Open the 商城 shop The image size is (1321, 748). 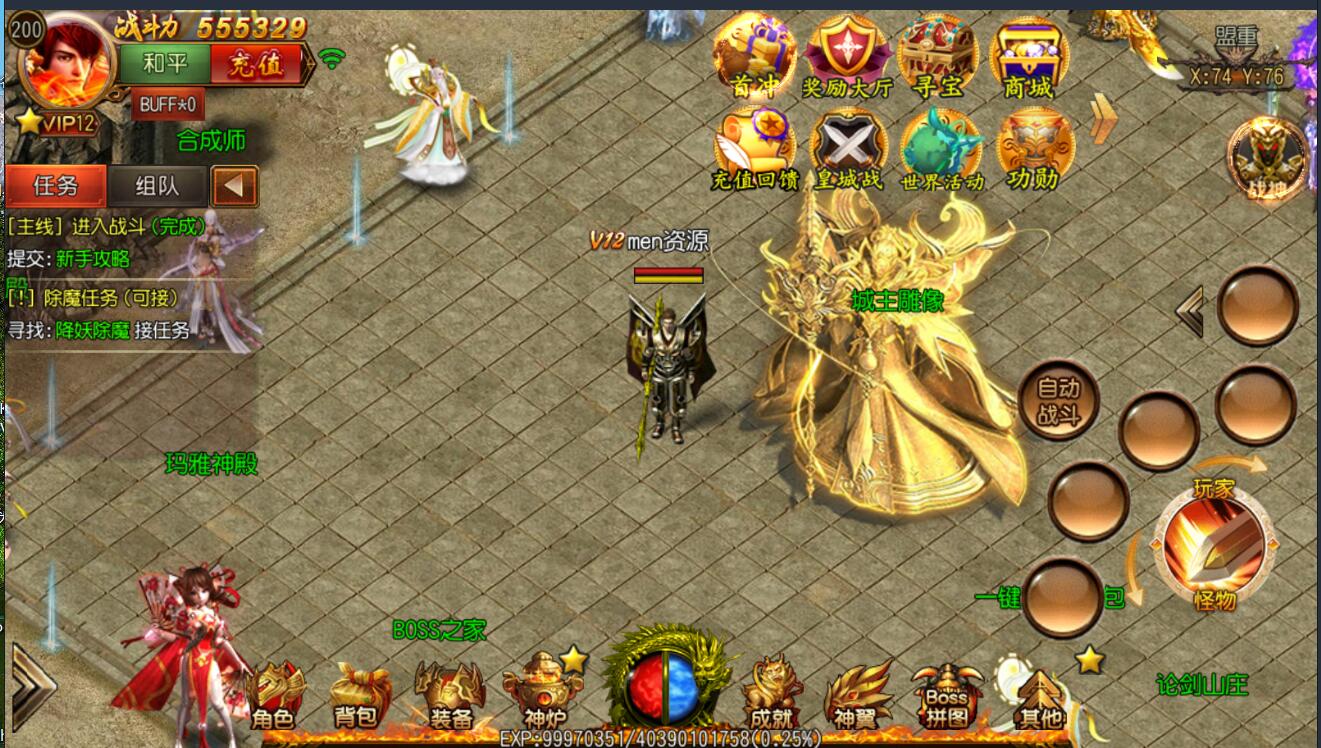(x=1027, y=56)
